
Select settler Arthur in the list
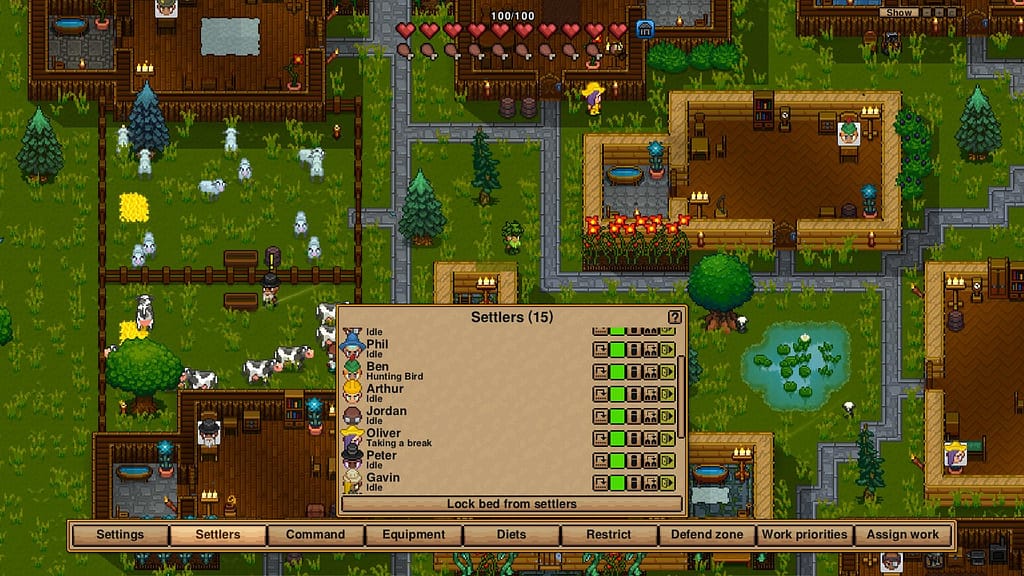point(384,389)
